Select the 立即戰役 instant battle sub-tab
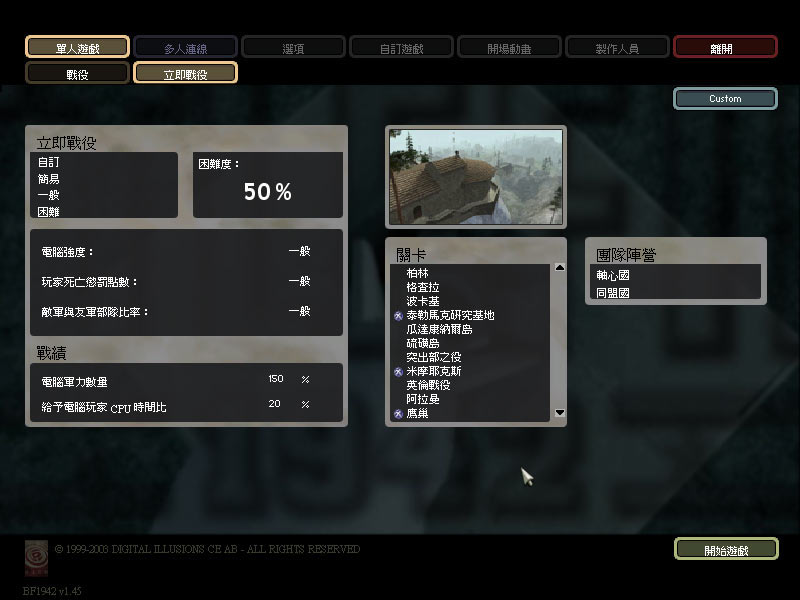 185,74
